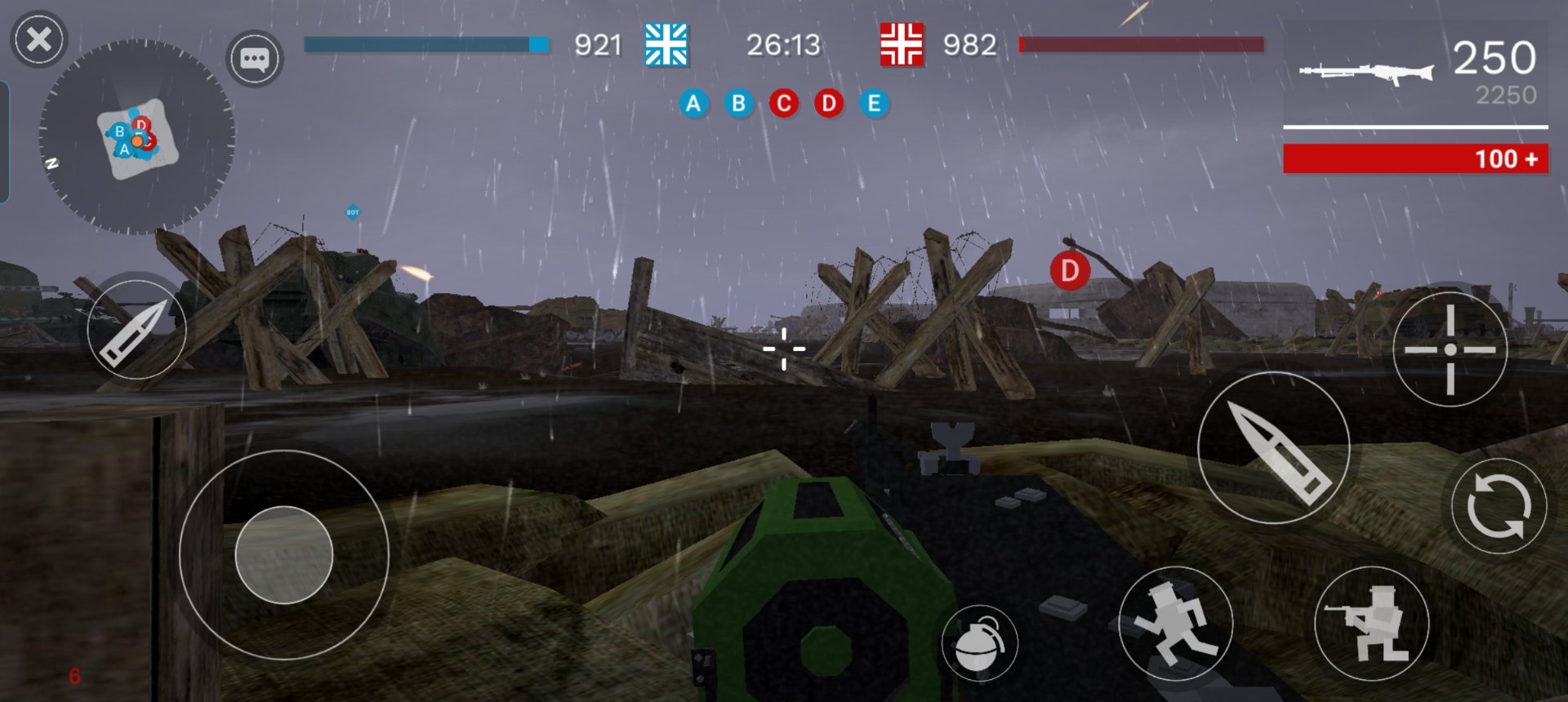1568x702 pixels.
Task: Throw a grenade
Action: [979, 643]
